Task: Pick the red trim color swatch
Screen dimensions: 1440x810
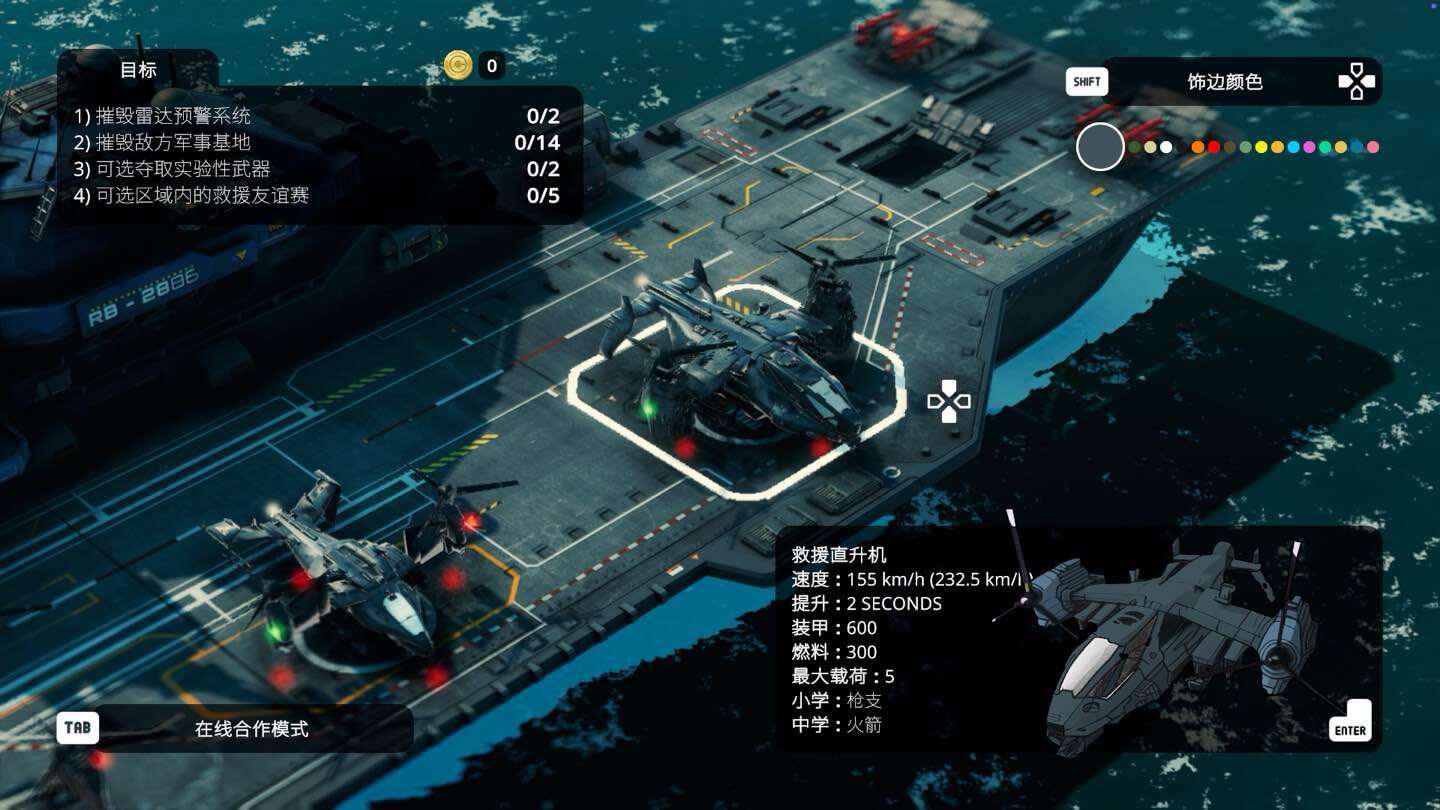Action: 1213,148
